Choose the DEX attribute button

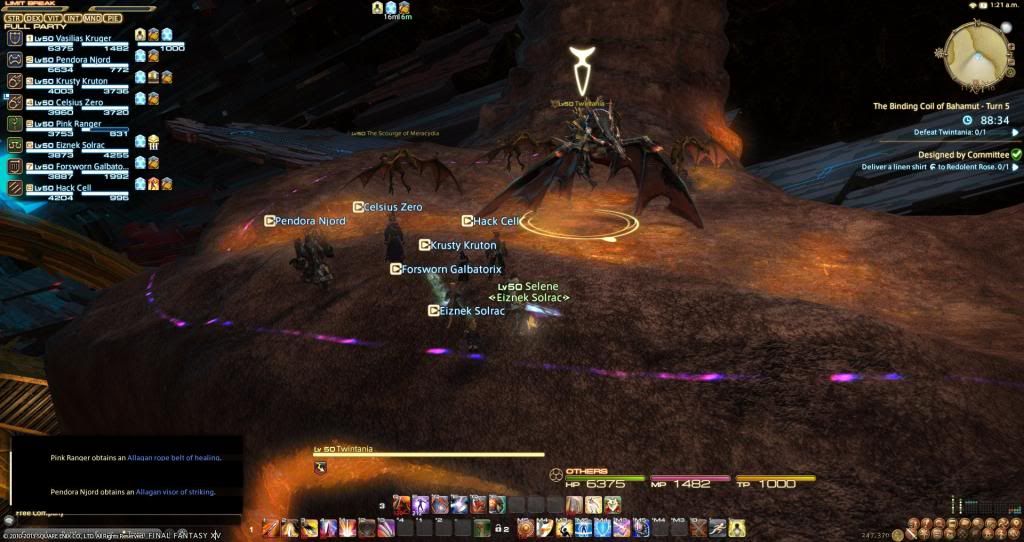(33, 17)
